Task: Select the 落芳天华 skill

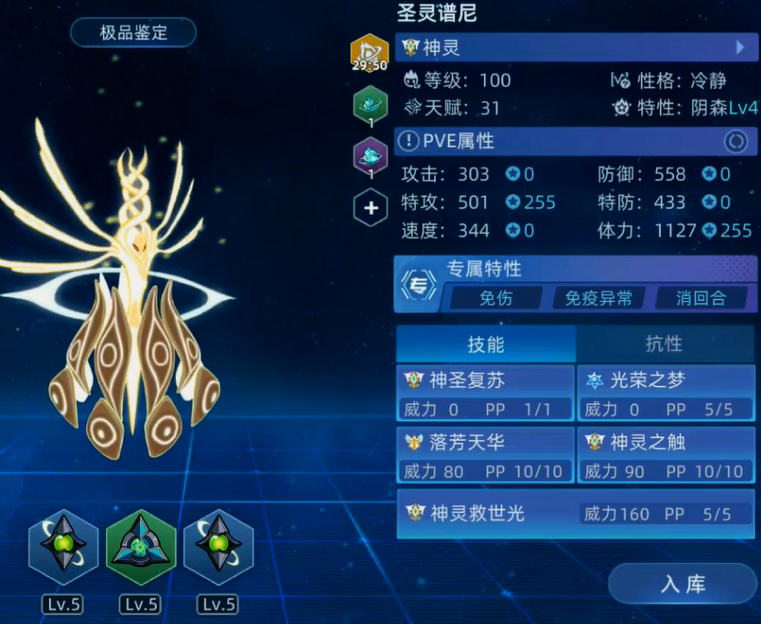Action: point(486,455)
